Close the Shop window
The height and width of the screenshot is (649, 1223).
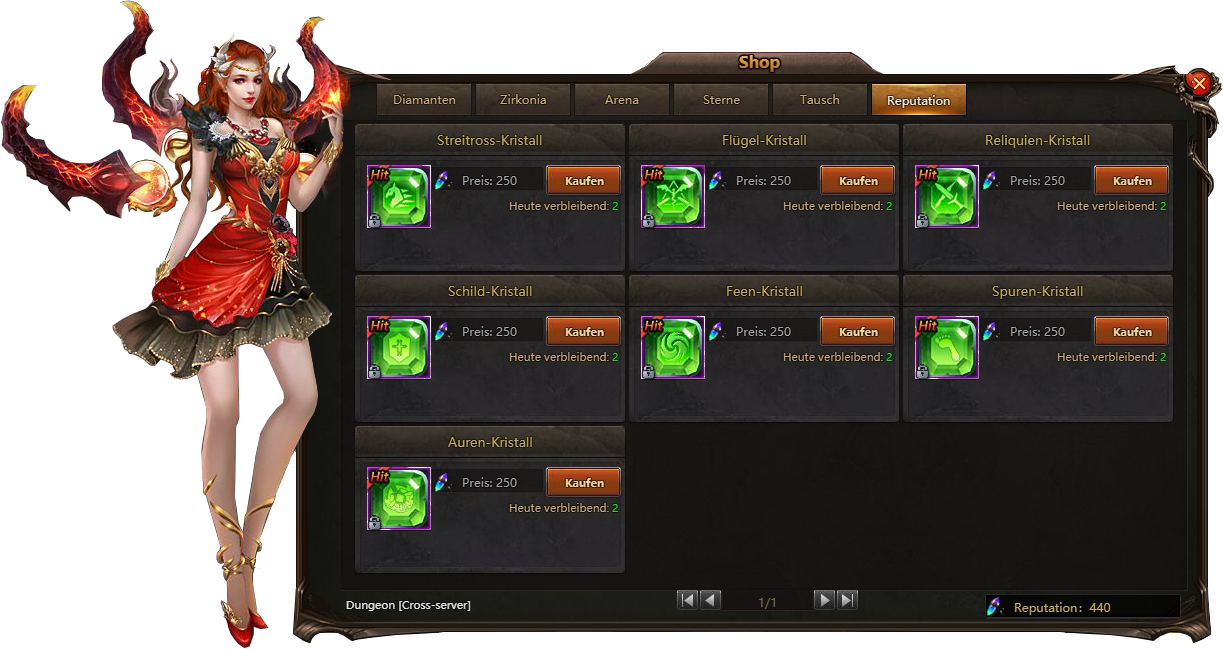click(1199, 84)
